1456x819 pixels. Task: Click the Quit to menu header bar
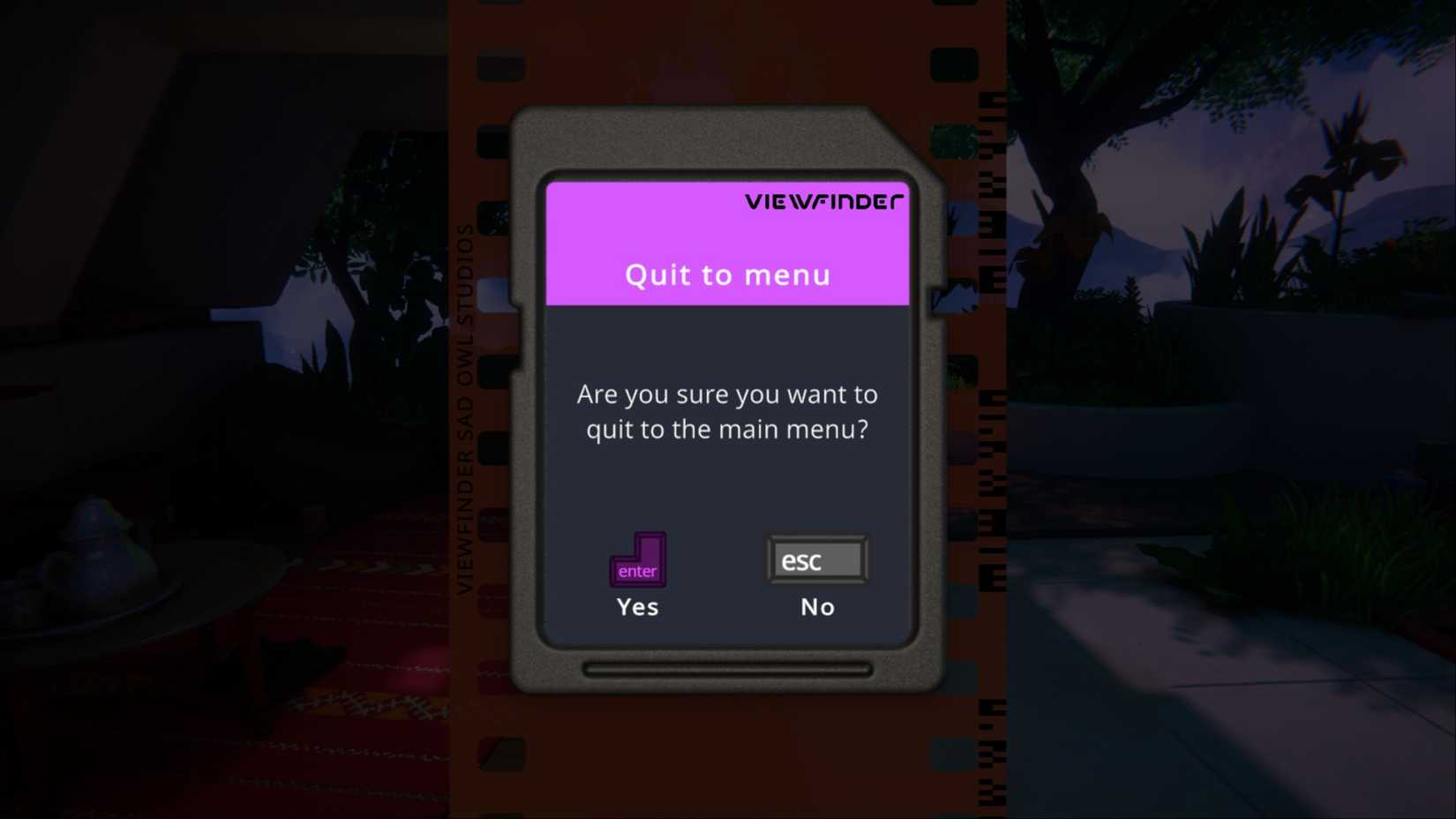click(x=726, y=274)
